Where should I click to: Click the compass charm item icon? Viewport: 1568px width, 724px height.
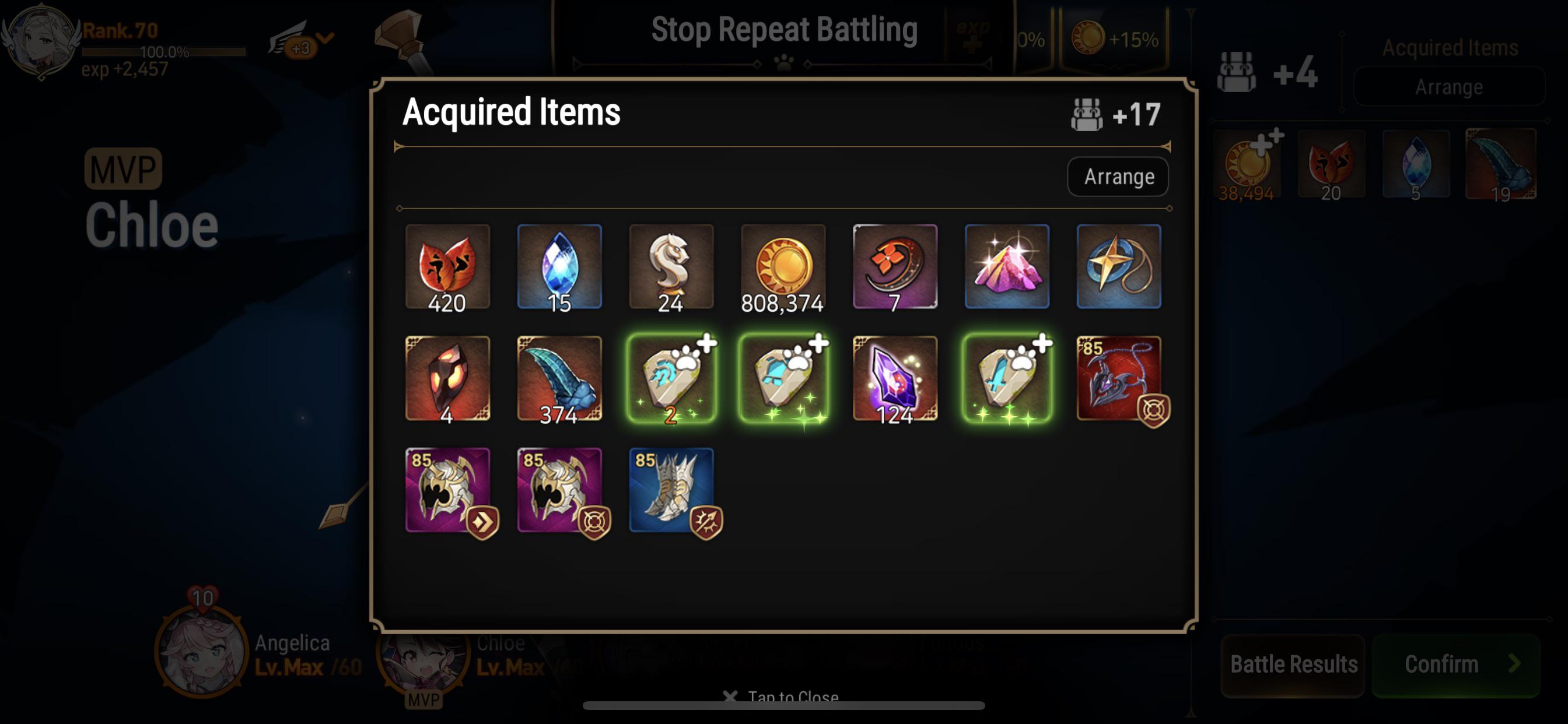point(1119,266)
